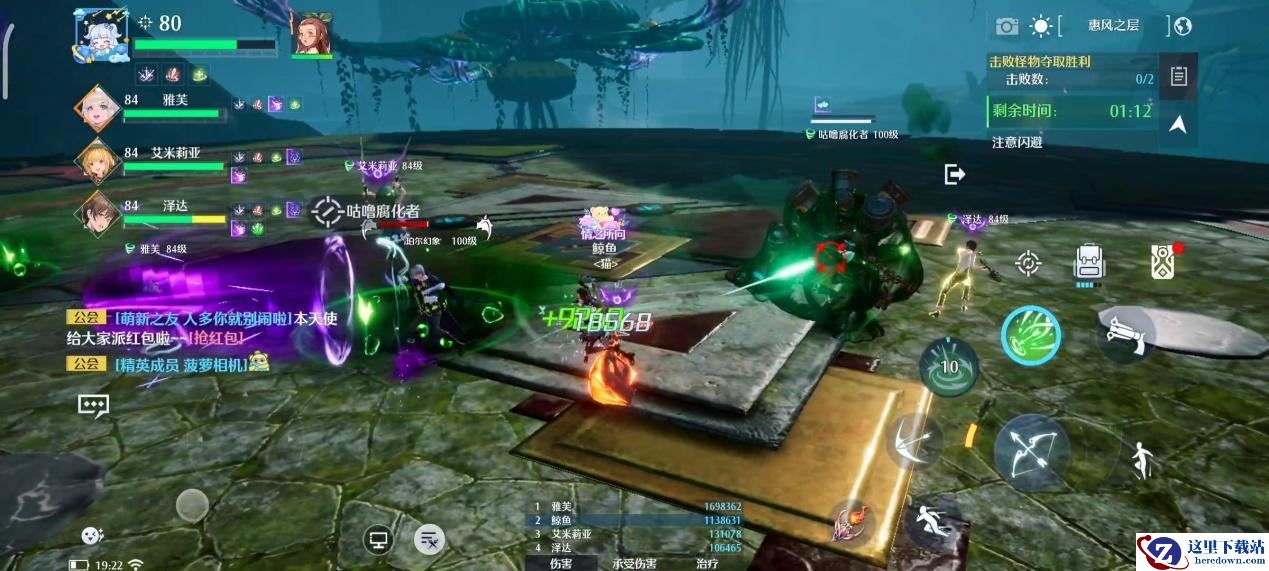Image resolution: width=1269 pixels, height=571 pixels.
Task: Select teammate 艾米莉亚 in party list
Action: [x=176, y=153]
